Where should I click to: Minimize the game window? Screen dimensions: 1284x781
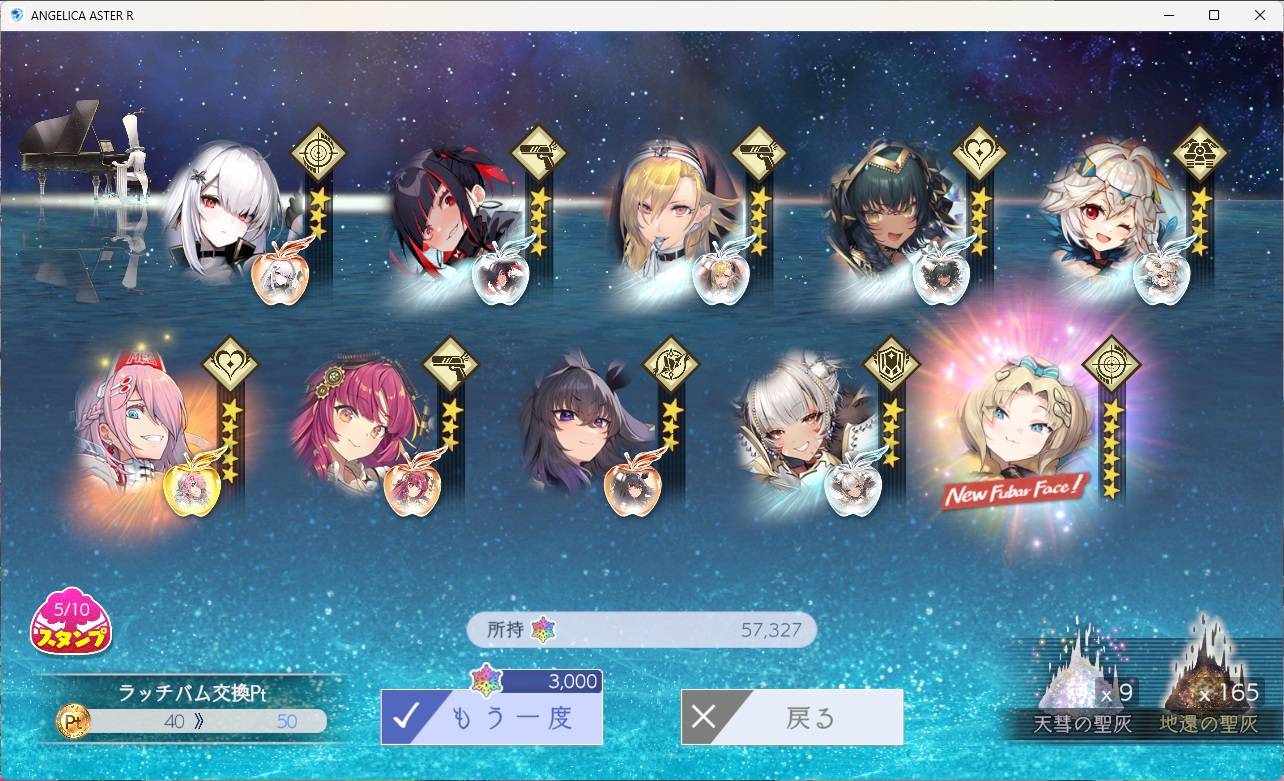1168,15
